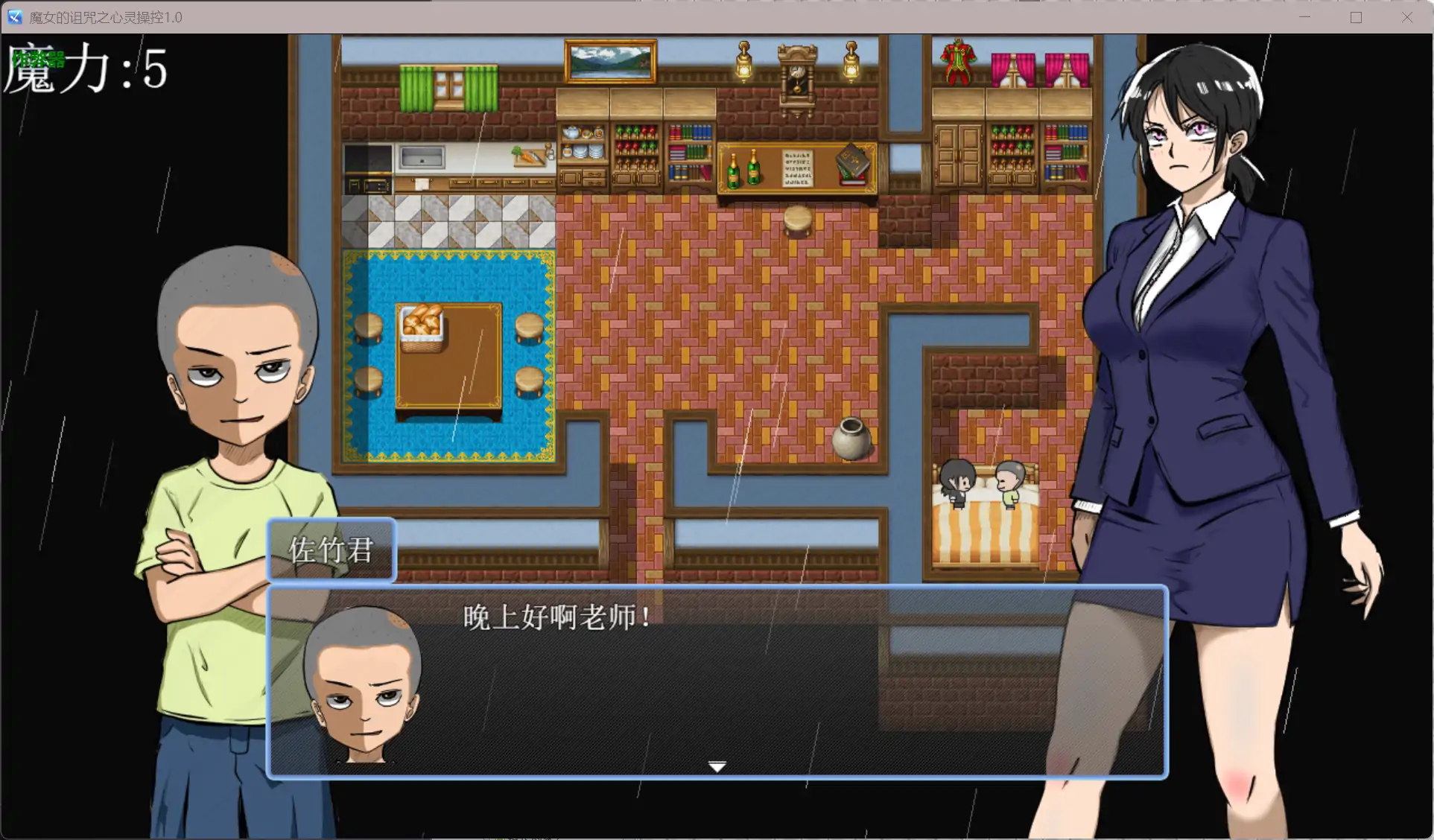Click the game's sword application icon in titlebar
1434x840 pixels.
pos(14,16)
